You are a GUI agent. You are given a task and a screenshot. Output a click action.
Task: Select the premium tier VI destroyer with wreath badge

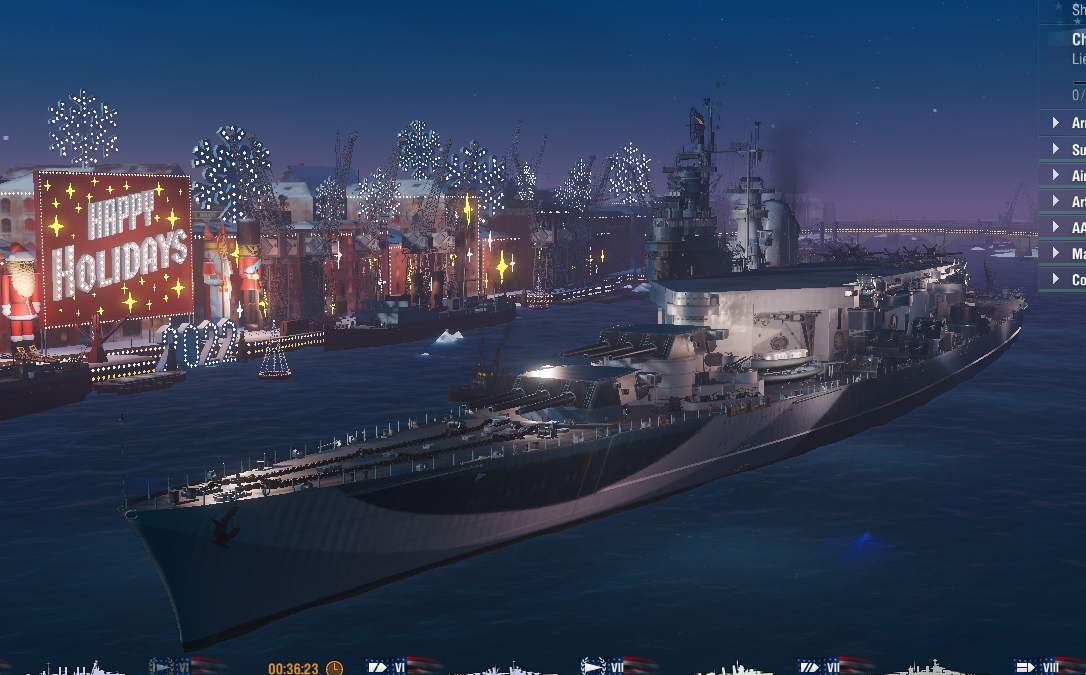tap(174, 667)
